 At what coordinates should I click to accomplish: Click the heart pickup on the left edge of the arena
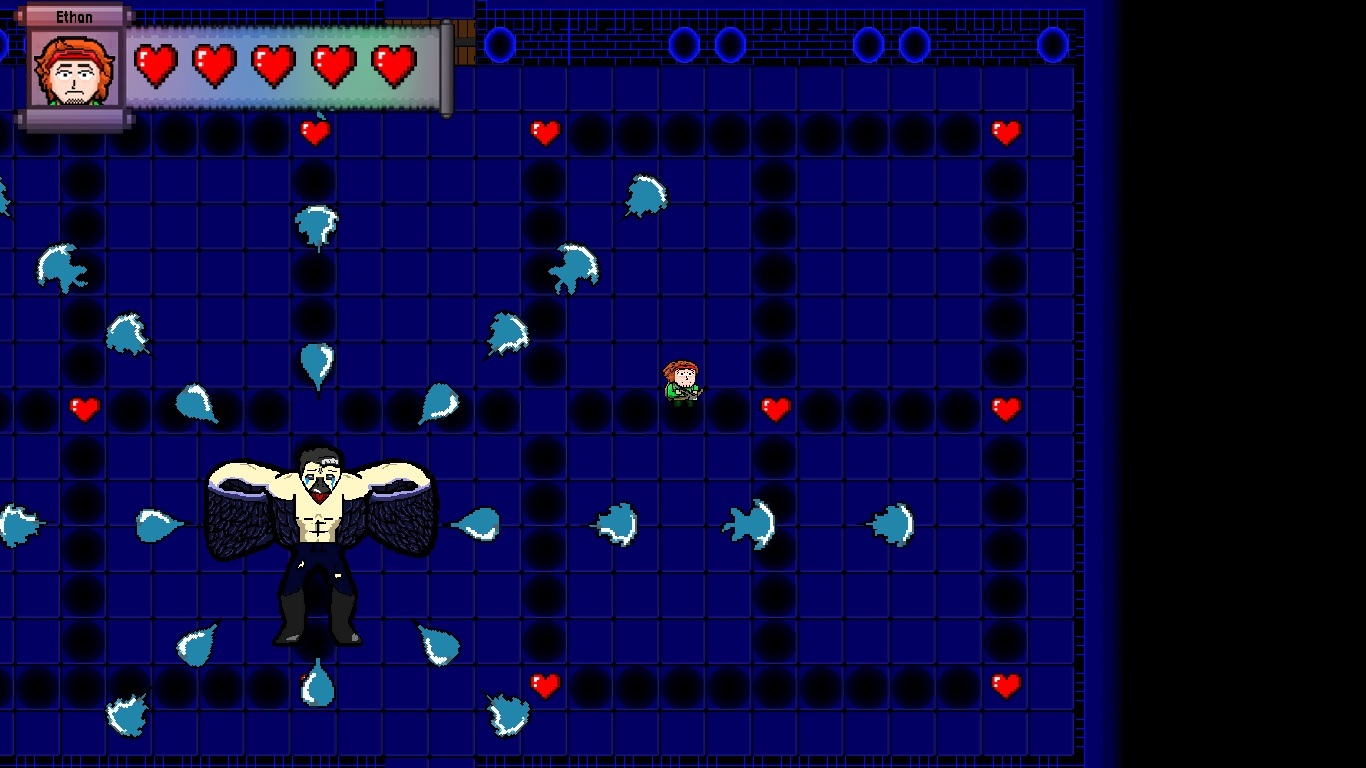click(x=84, y=407)
